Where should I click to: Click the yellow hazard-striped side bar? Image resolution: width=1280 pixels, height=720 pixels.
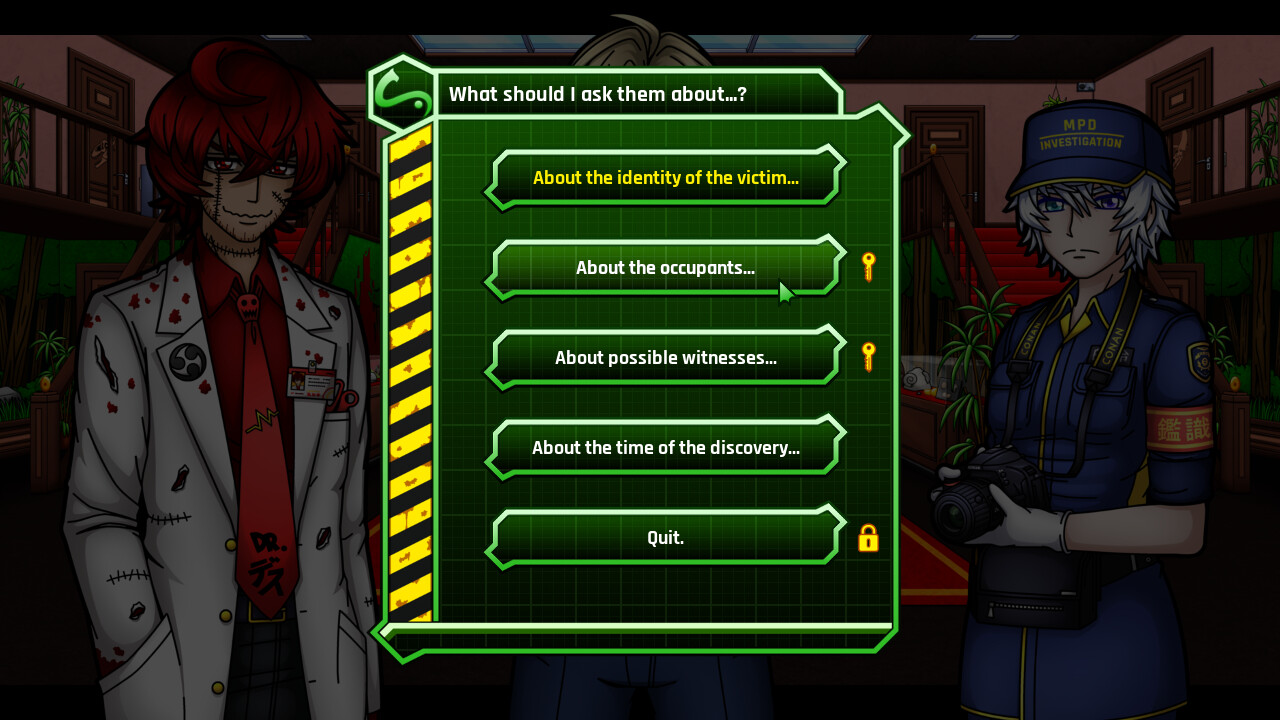[410, 370]
